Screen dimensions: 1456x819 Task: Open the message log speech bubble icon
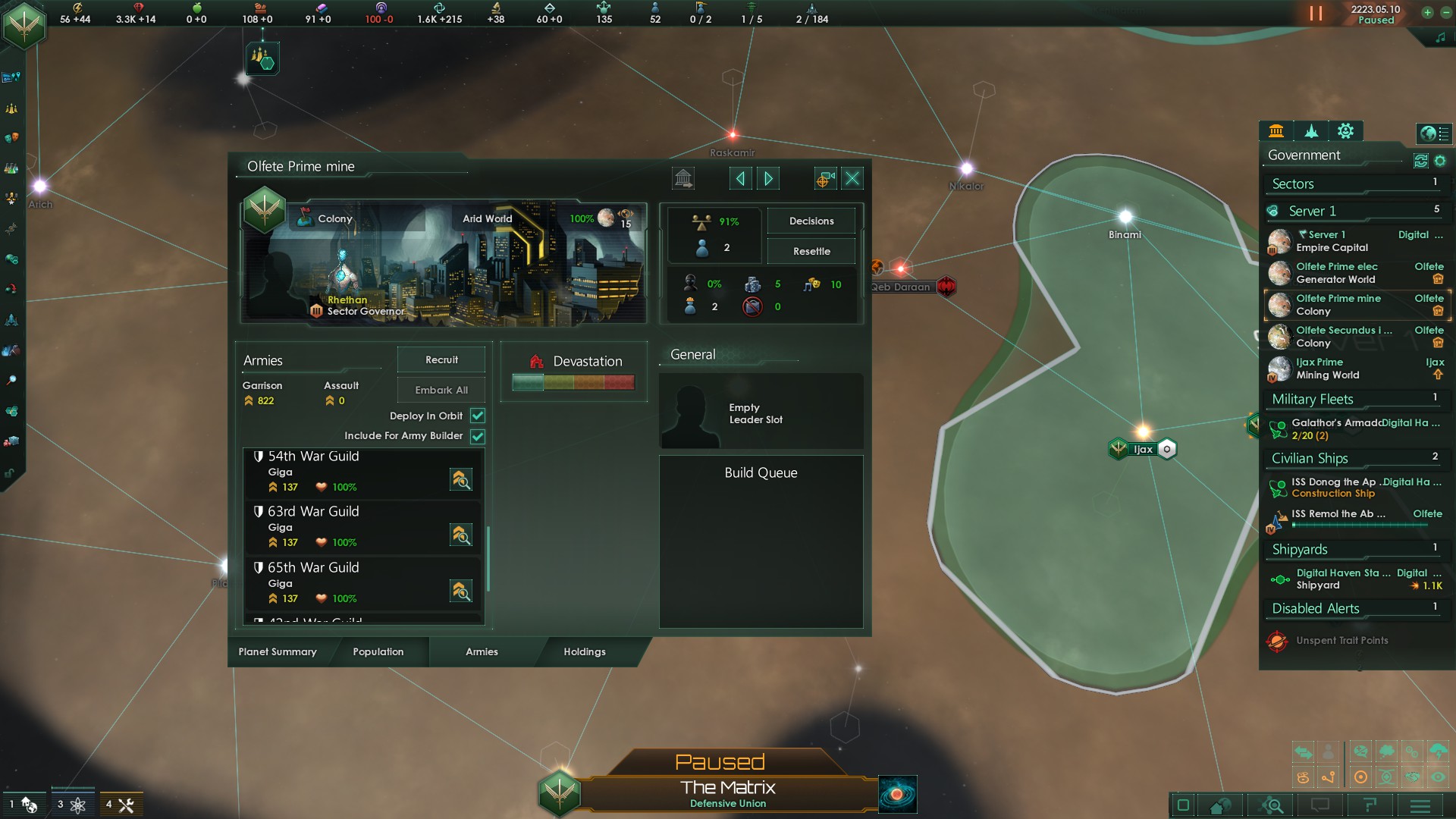(x=1321, y=806)
